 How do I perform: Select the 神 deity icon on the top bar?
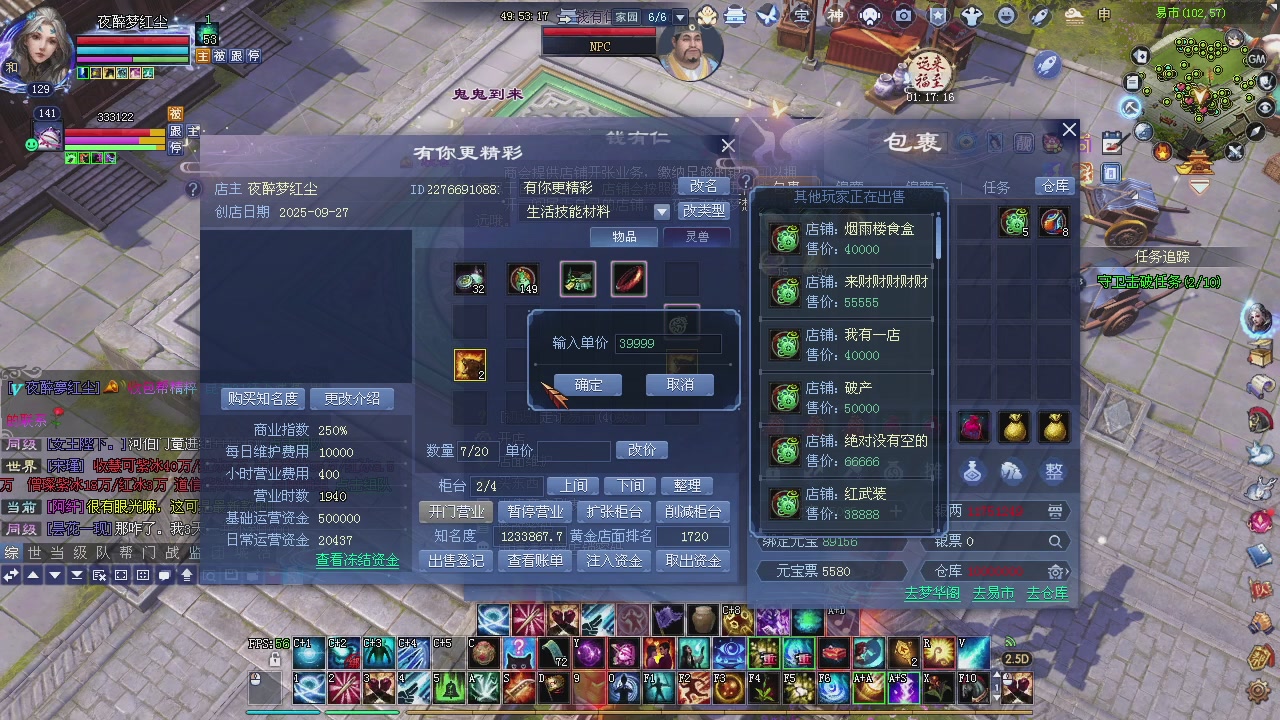pos(835,14)
